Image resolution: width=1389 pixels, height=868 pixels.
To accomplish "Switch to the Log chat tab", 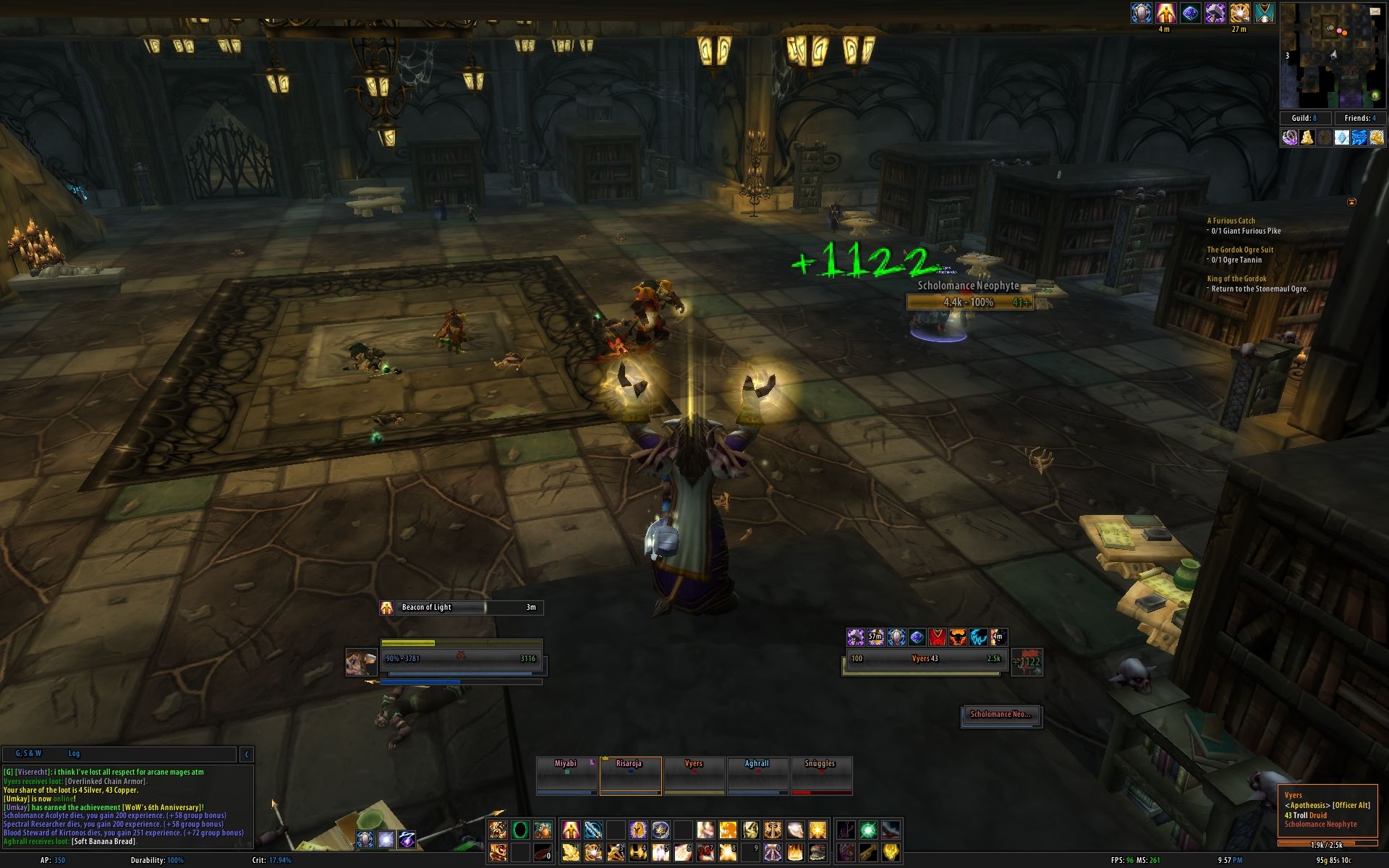I will [x=74, y=754].
